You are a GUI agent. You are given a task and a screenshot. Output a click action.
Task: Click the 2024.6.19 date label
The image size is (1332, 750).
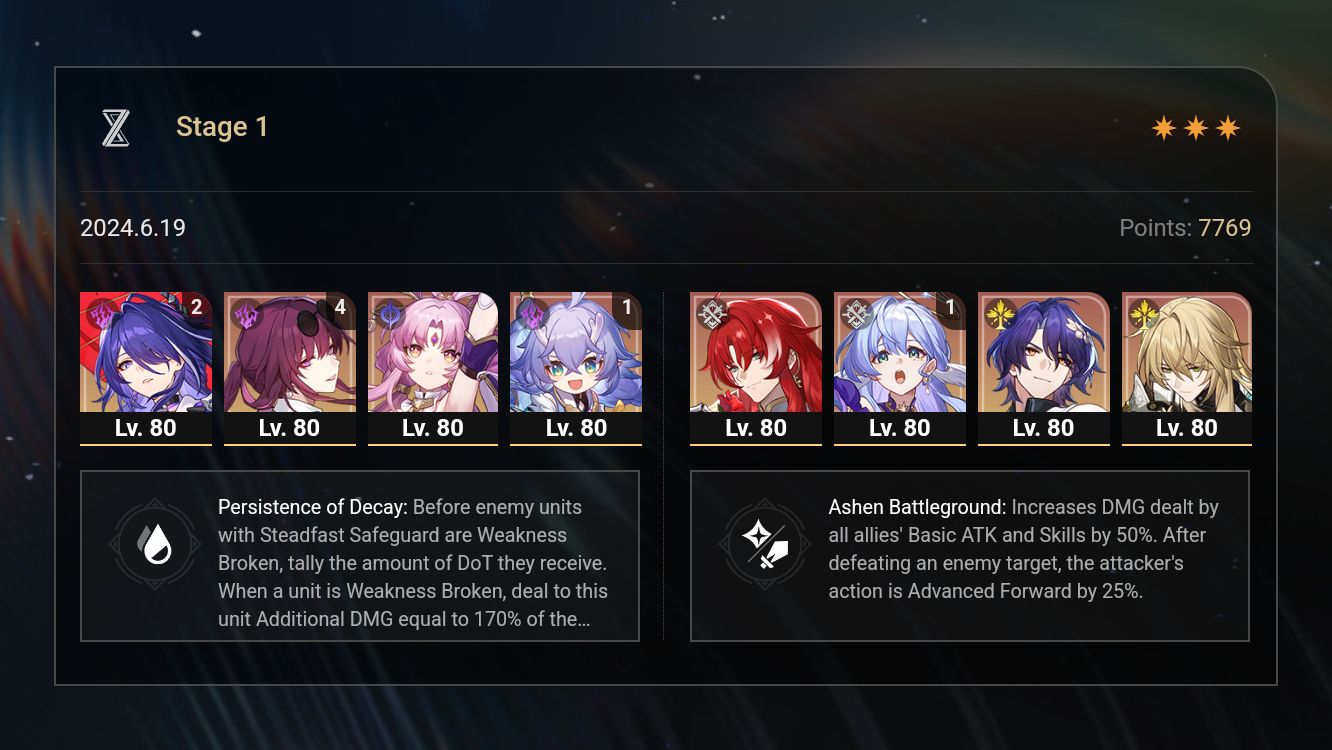(x=132, y=228)
